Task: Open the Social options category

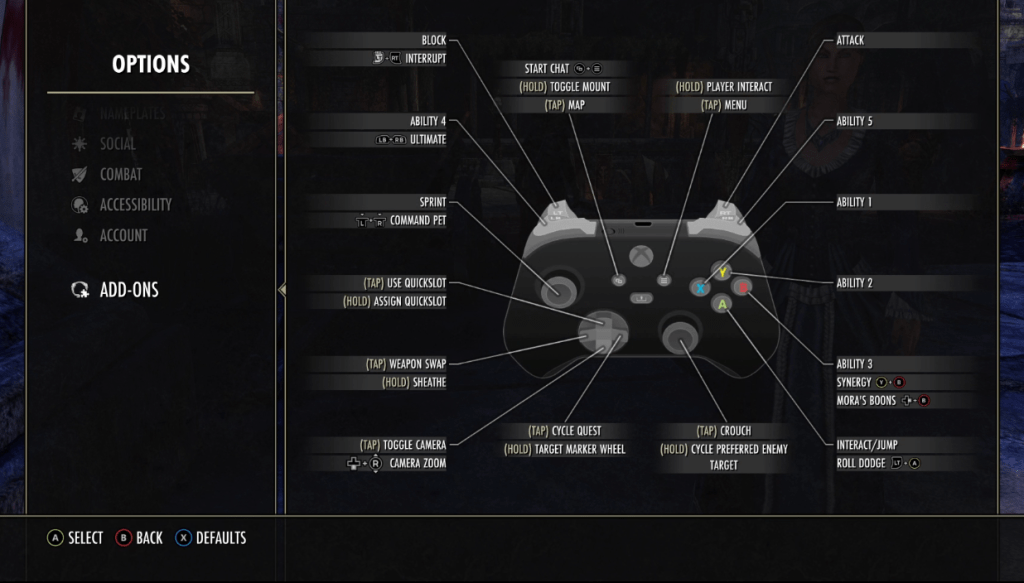Action: tap(118, 144)
